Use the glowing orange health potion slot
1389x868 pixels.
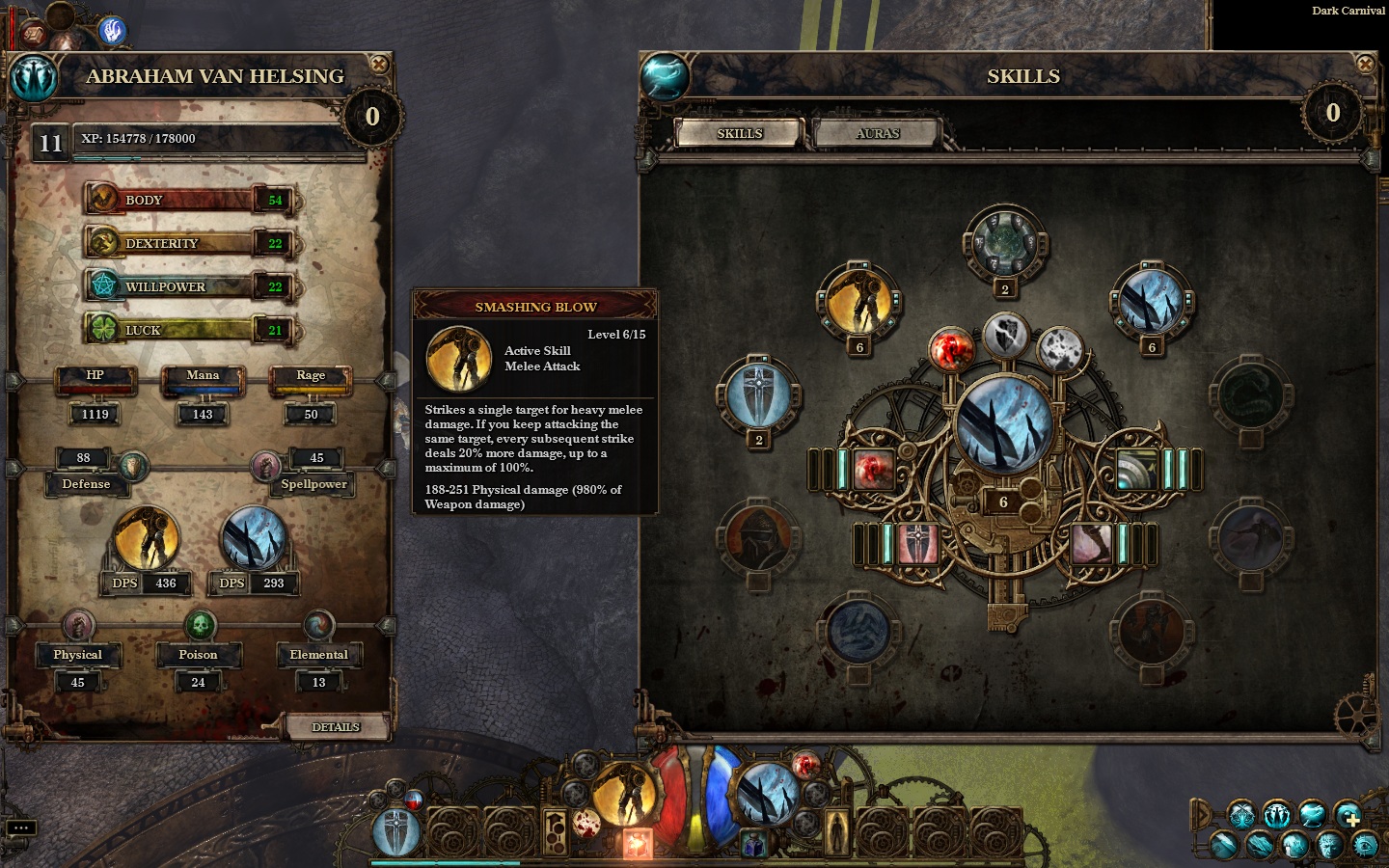637,844
